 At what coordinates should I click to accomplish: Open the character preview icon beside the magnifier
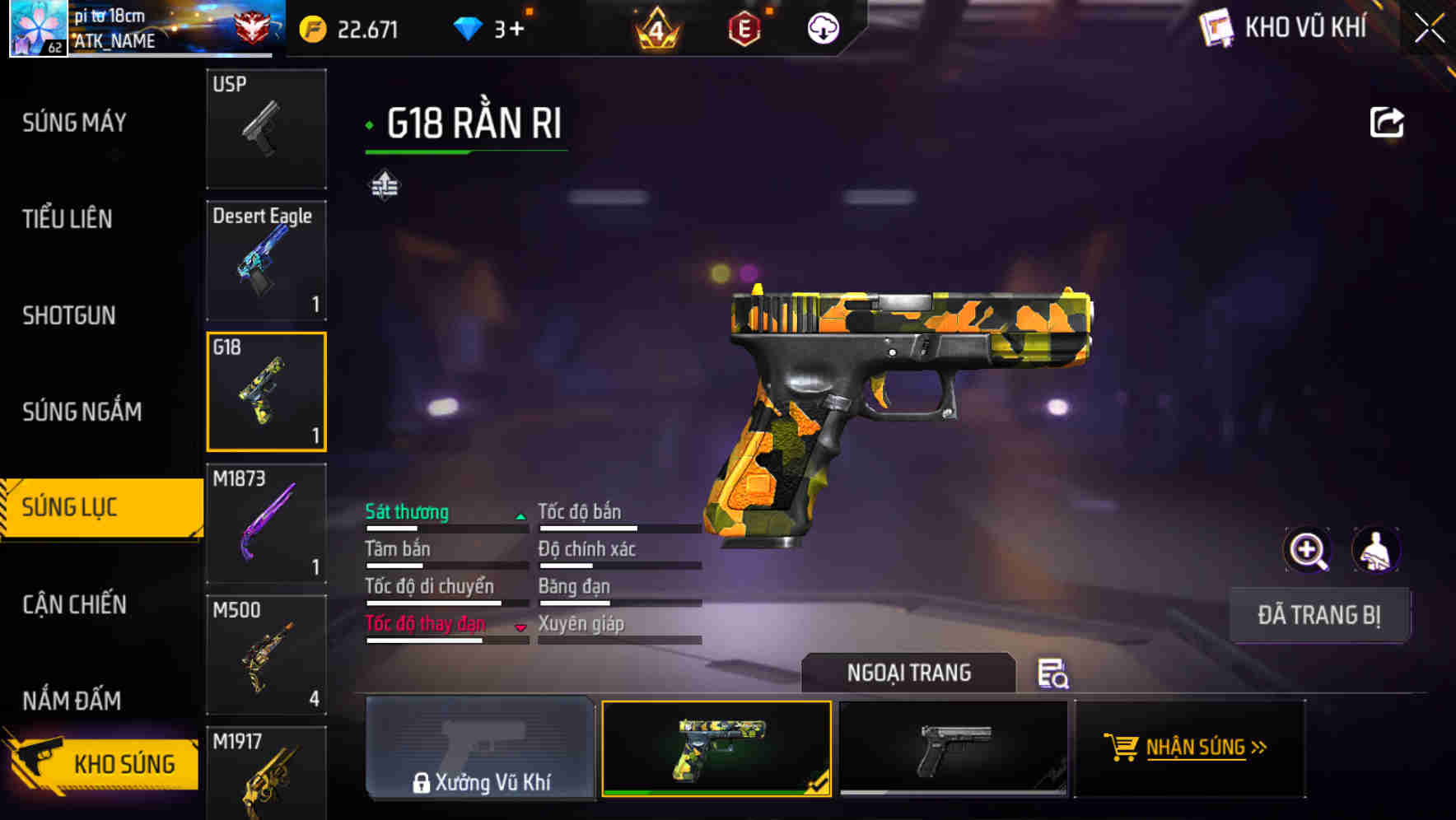[1376, 550]
